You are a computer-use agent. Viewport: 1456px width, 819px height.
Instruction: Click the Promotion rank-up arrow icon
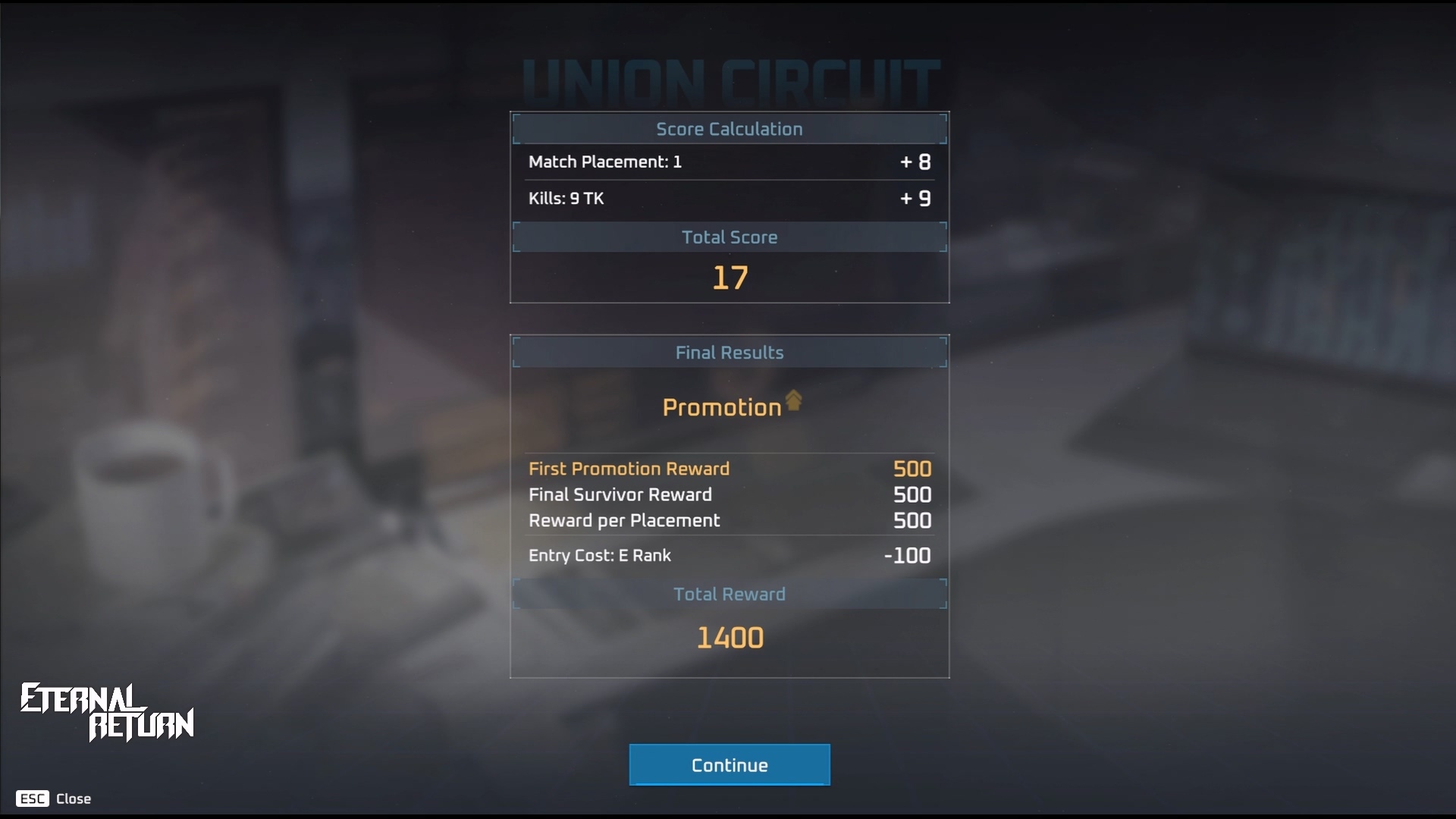tap(793, 402)
